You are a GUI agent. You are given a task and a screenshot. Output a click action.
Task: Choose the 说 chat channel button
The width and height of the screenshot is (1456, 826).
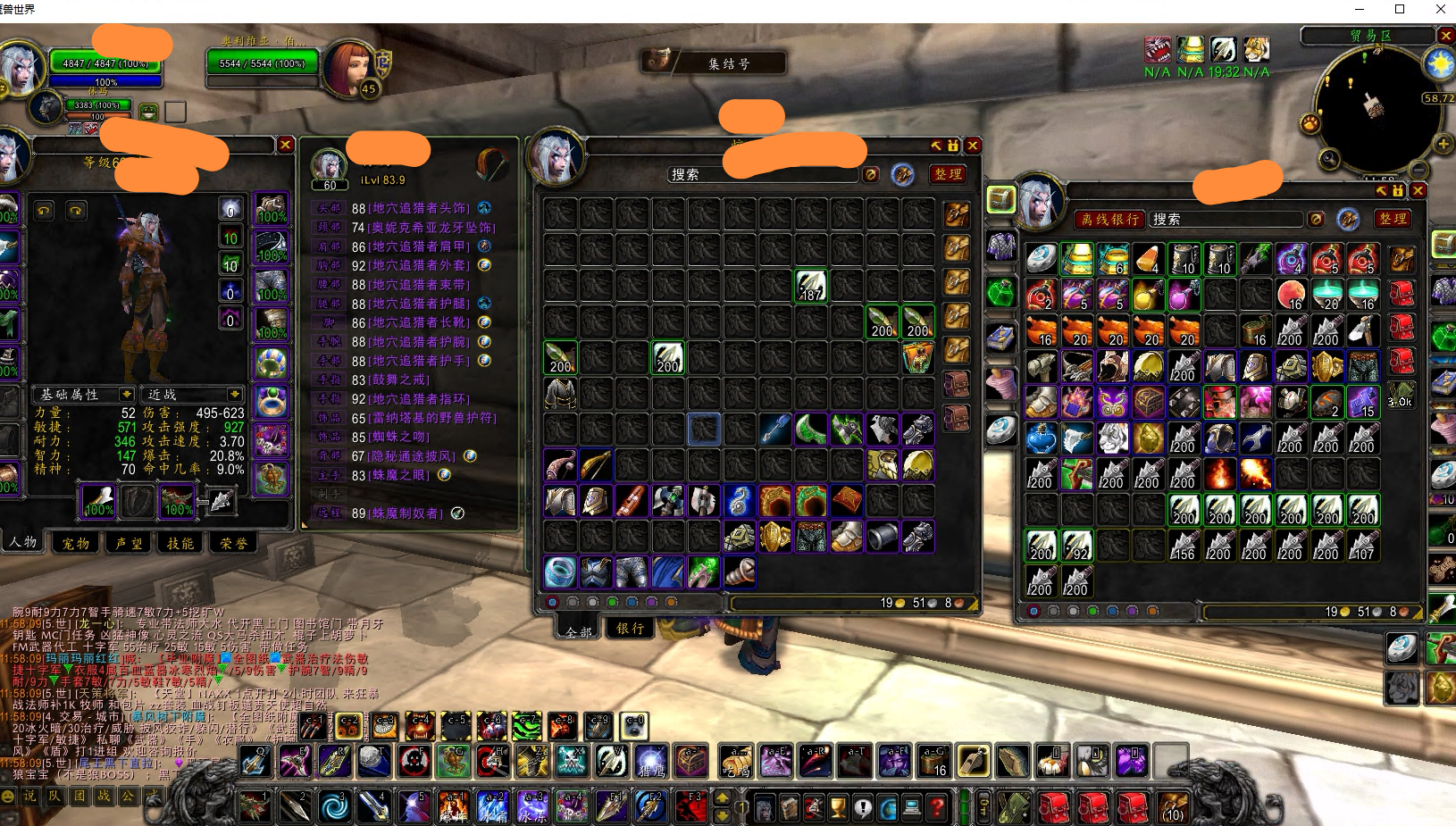click(x=30, y=796)
